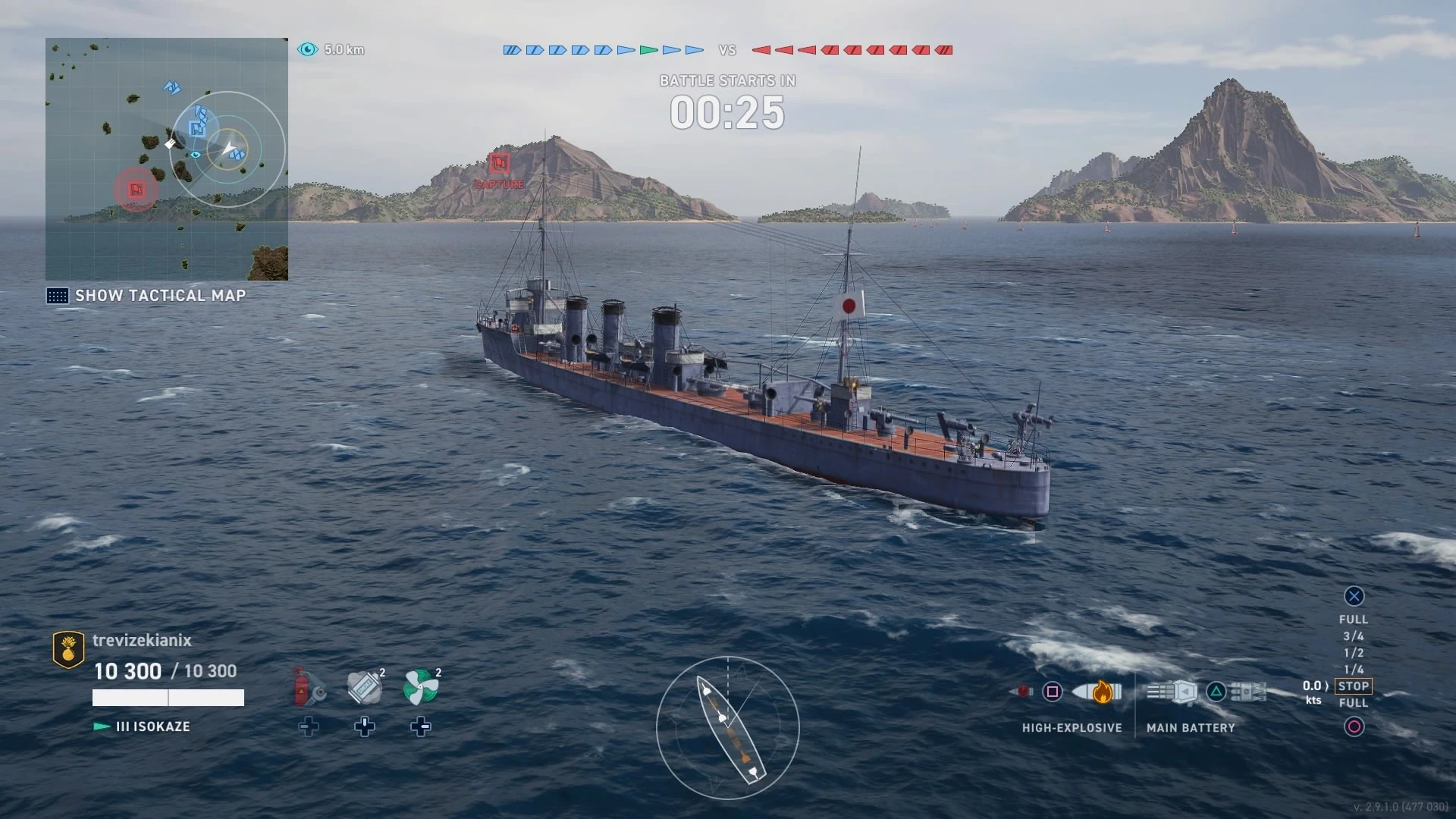
Task: Click the detection range eye icon
Action: 308,49
